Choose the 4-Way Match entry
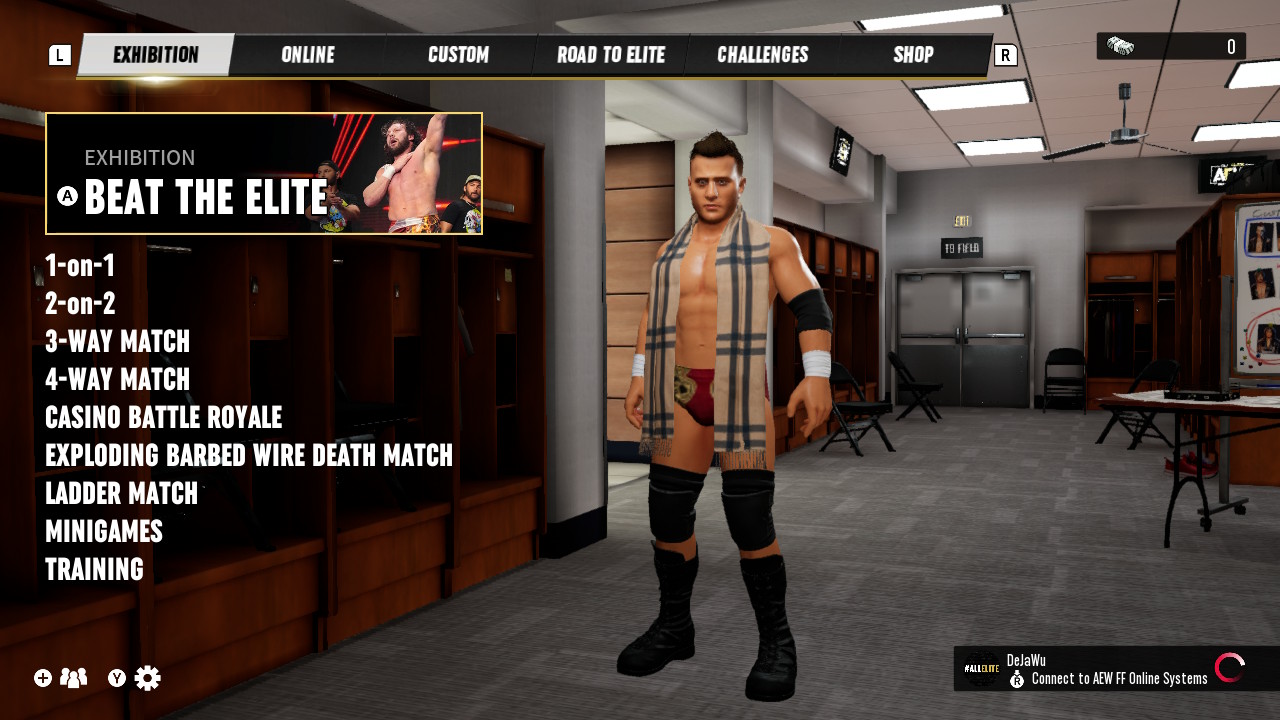 coord(117,380)
